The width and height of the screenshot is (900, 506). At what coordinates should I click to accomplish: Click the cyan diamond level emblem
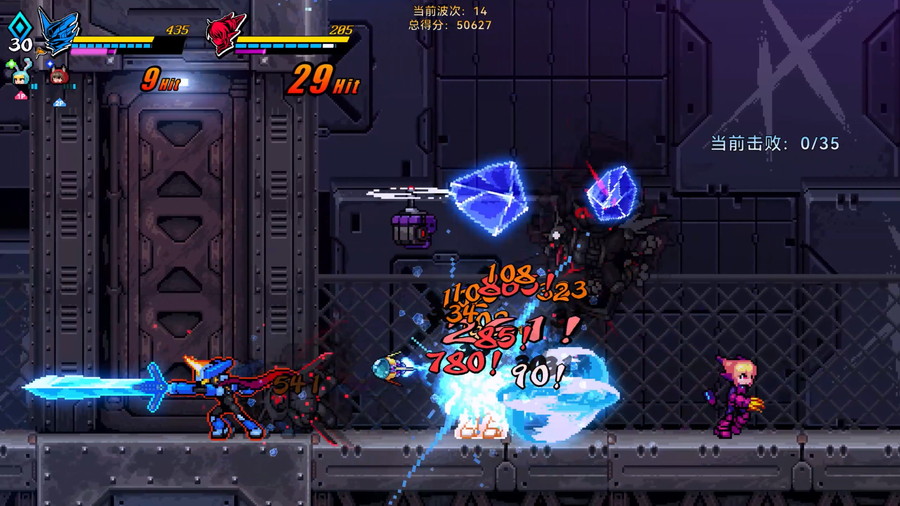20,25
